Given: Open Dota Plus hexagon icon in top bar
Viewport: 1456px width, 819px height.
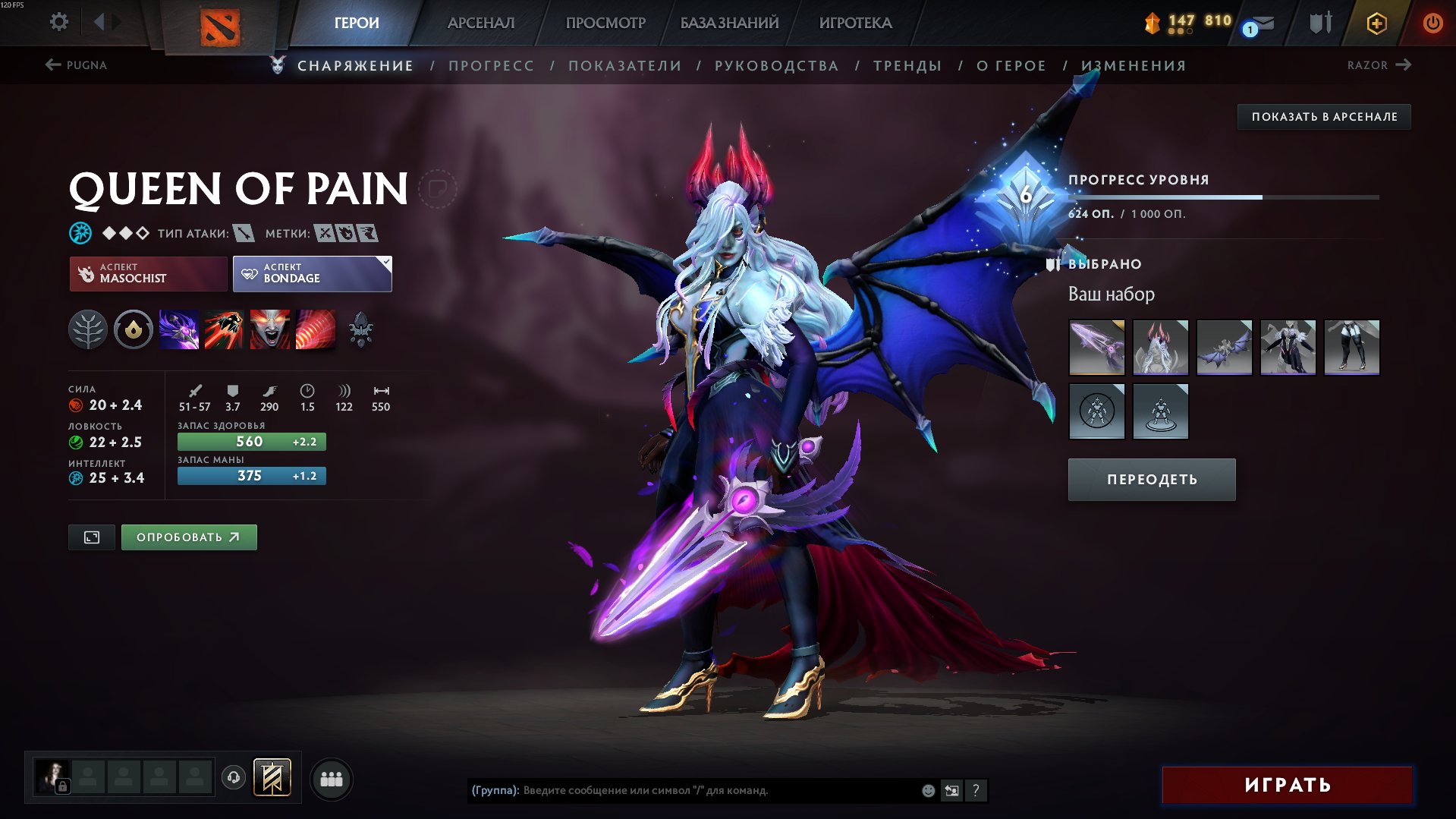Looking at the screenshot, I should tap(1376, 23).
